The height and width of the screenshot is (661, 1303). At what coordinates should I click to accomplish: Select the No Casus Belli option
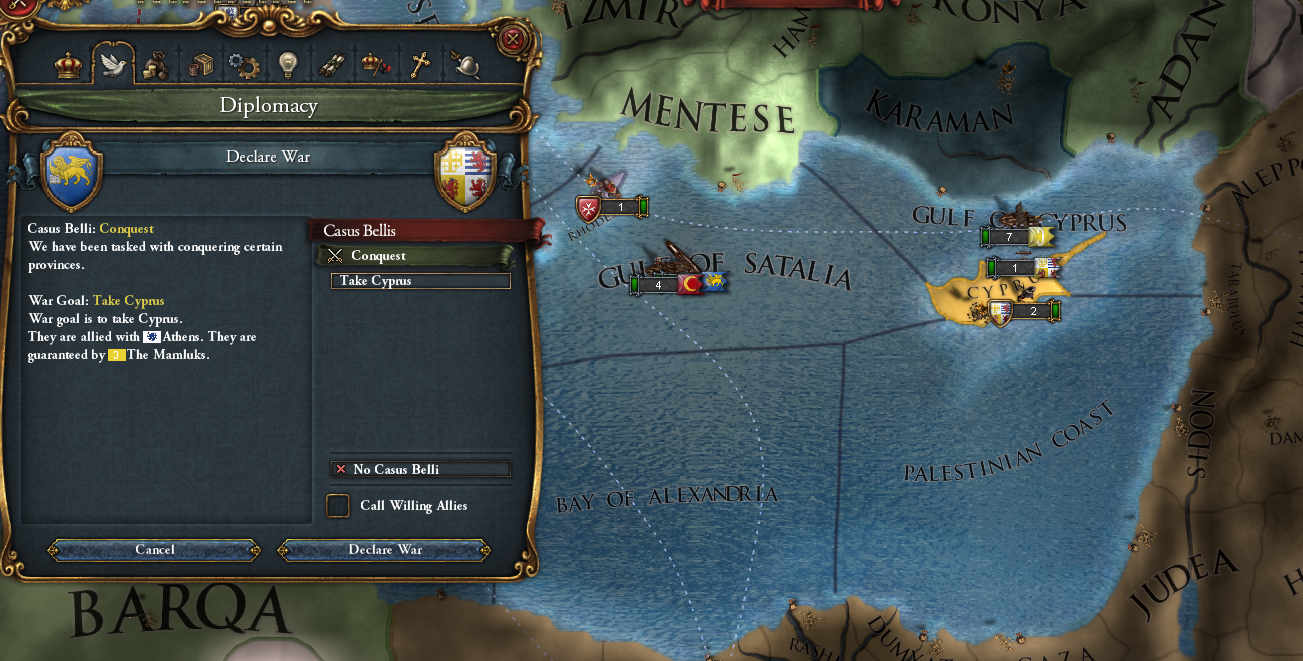tap(420, 469)
